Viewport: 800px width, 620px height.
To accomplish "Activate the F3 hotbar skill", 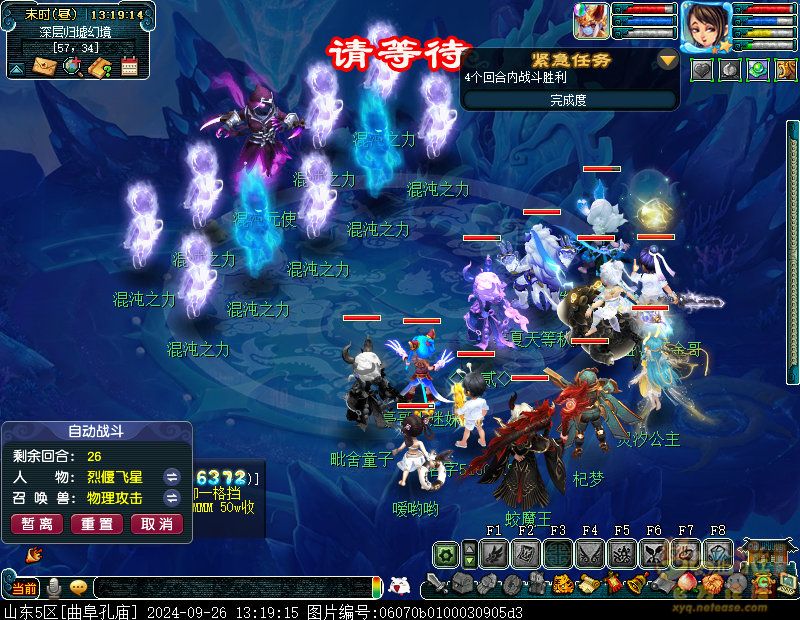I will [x=558, y=553].
